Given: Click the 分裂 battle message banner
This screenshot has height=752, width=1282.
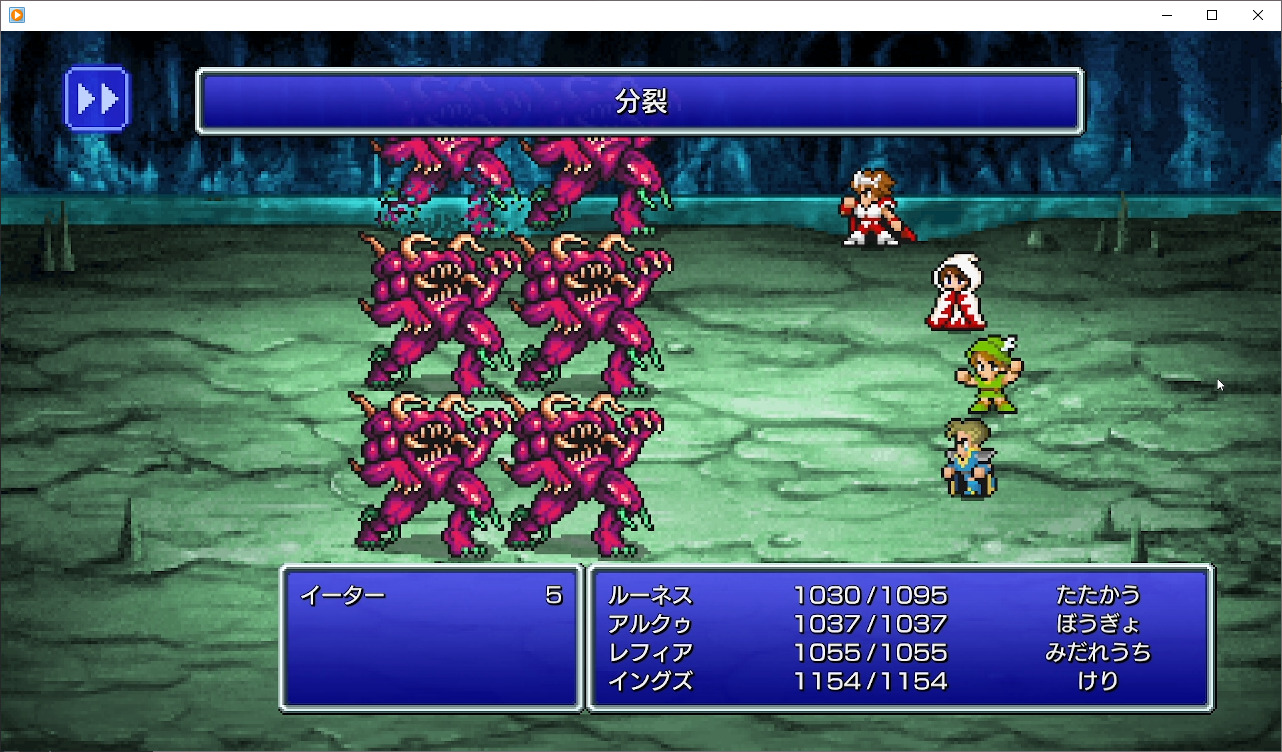Looking at the screenshot, I should [x=640, y=100].
